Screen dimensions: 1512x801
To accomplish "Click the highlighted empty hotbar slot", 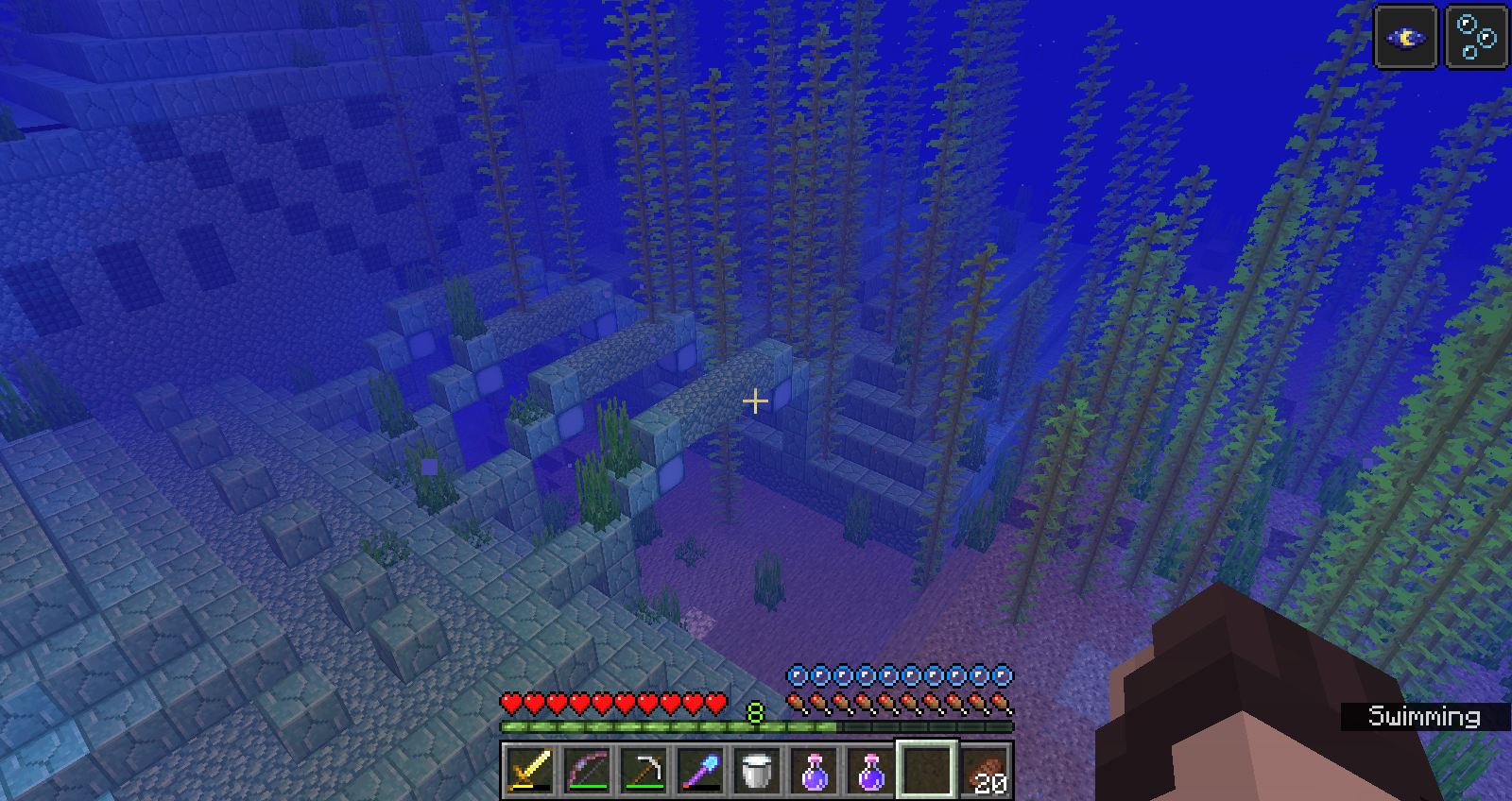I will (927, 771).
